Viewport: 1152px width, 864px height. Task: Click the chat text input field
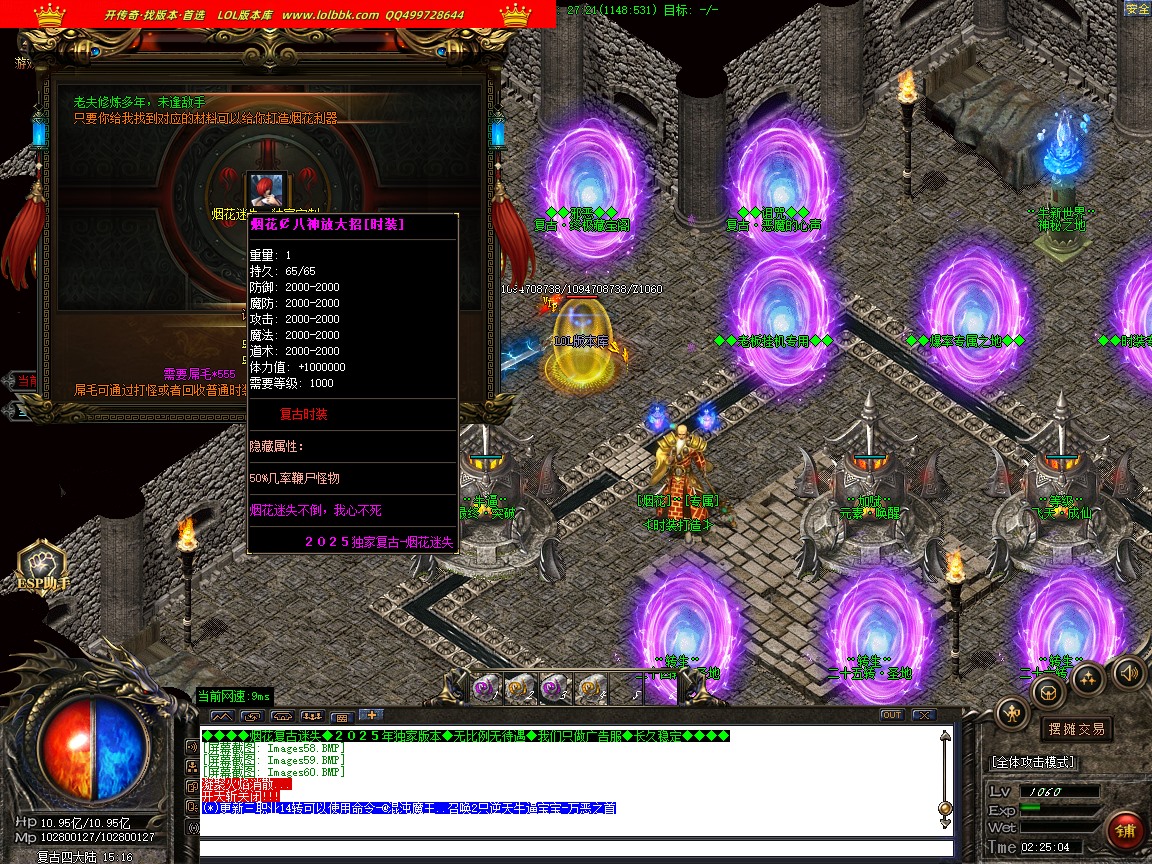pos(570,850)
